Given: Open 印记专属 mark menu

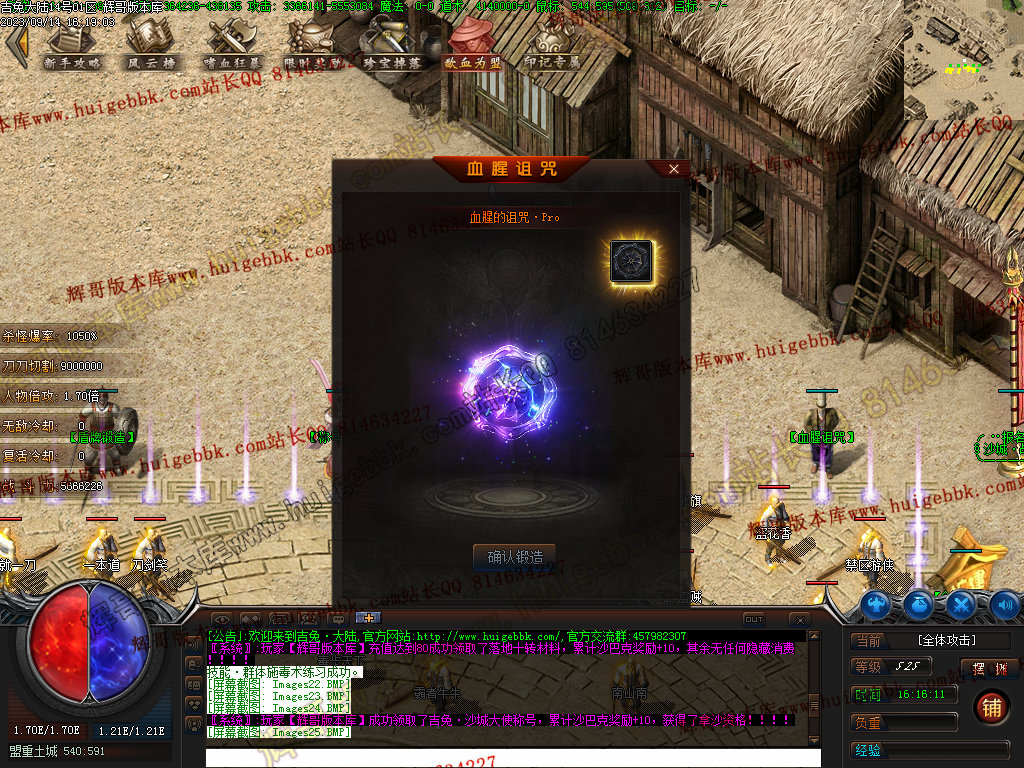Looking at the screenshot, I should click(552, 44).
